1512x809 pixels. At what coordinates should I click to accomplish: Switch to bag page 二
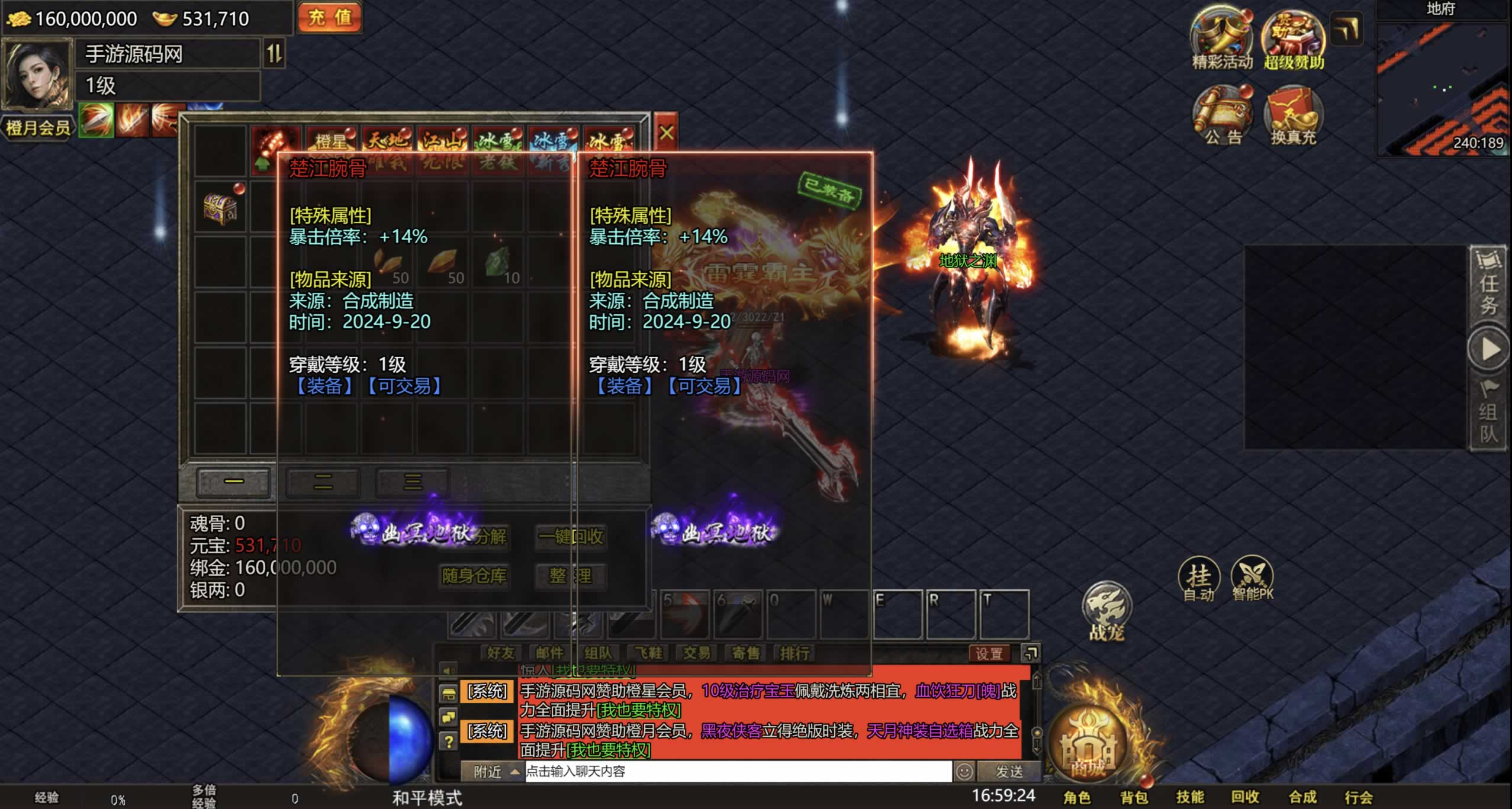pos(323,482)
